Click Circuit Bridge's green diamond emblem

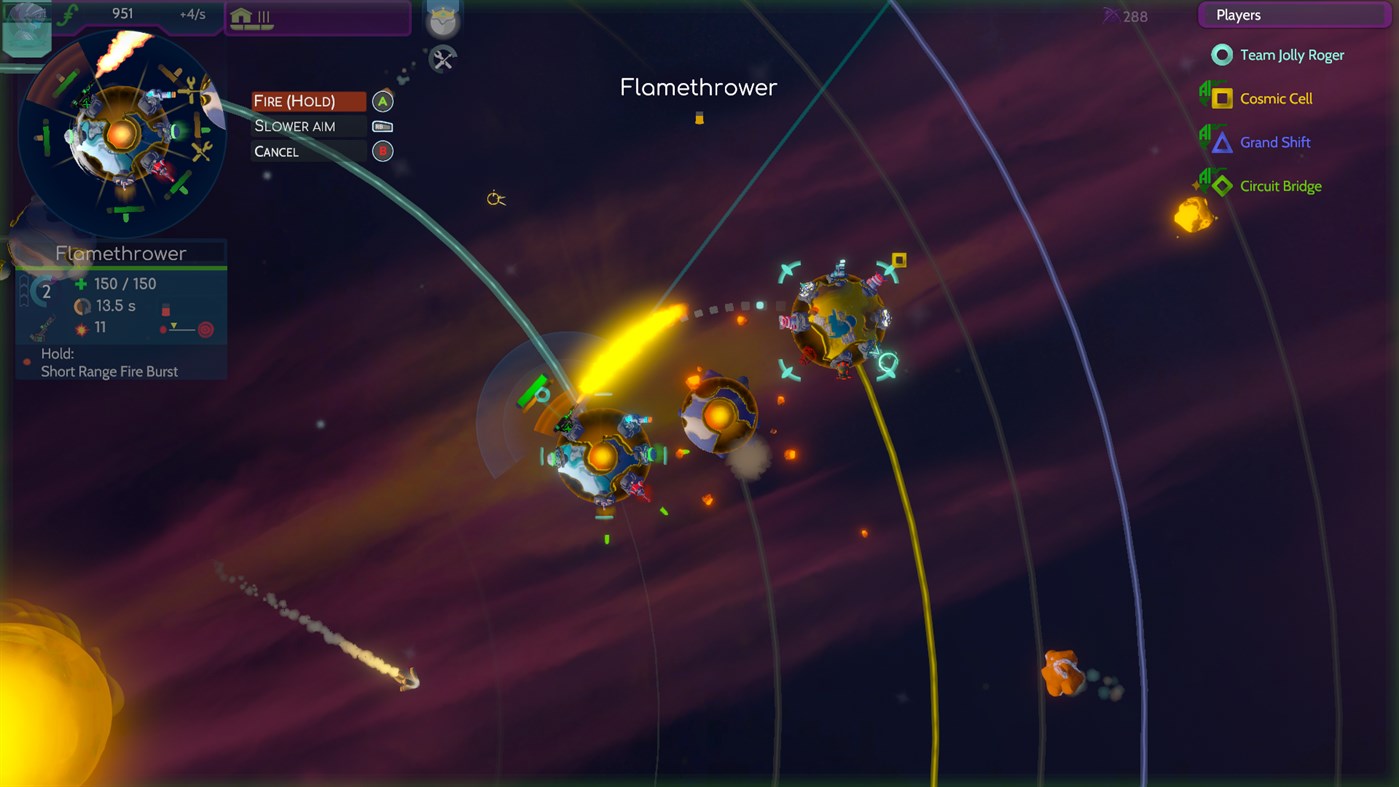[1221, 185]
